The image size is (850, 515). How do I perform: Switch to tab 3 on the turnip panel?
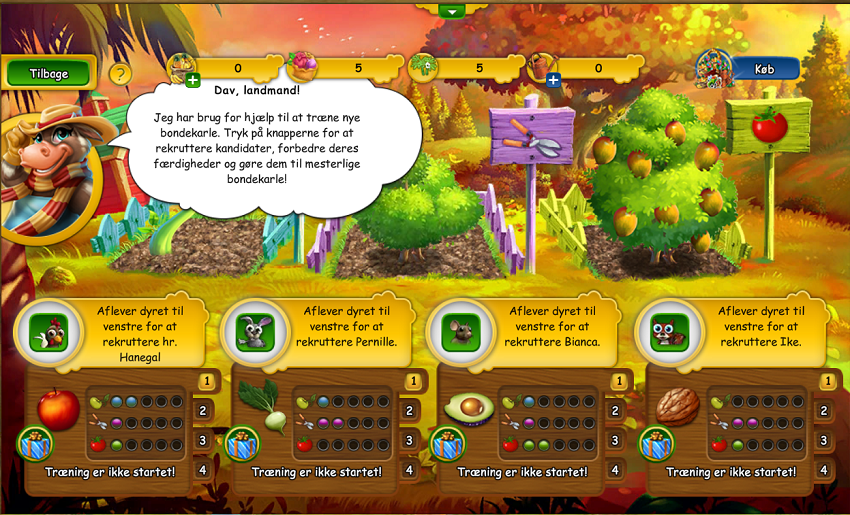coord(410,440)
